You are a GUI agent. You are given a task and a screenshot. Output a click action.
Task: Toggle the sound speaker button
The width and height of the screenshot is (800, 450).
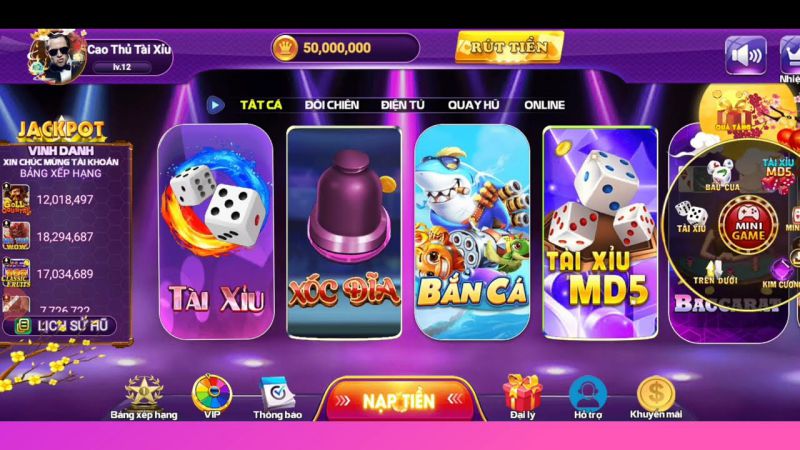click(744, 55)
